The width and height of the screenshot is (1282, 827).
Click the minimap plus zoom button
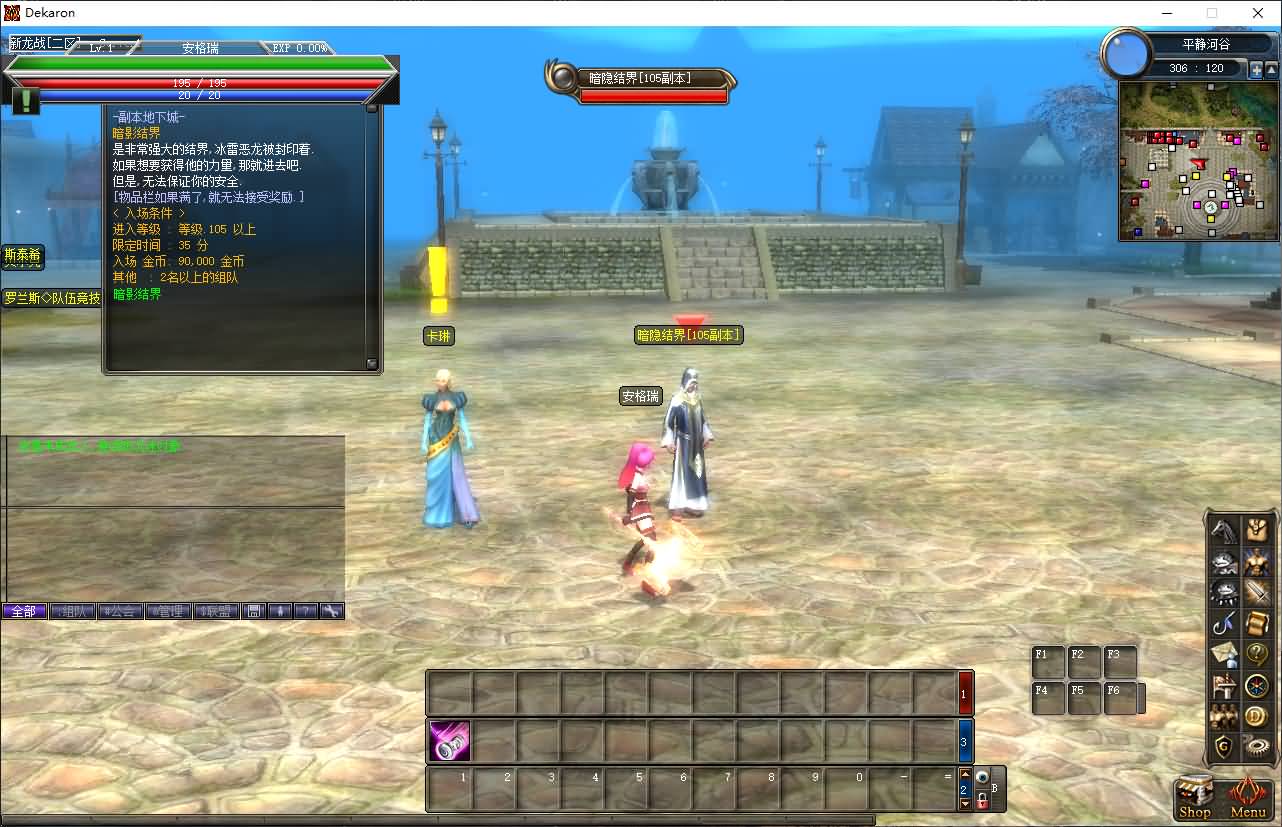click(x=1257, y=70)
